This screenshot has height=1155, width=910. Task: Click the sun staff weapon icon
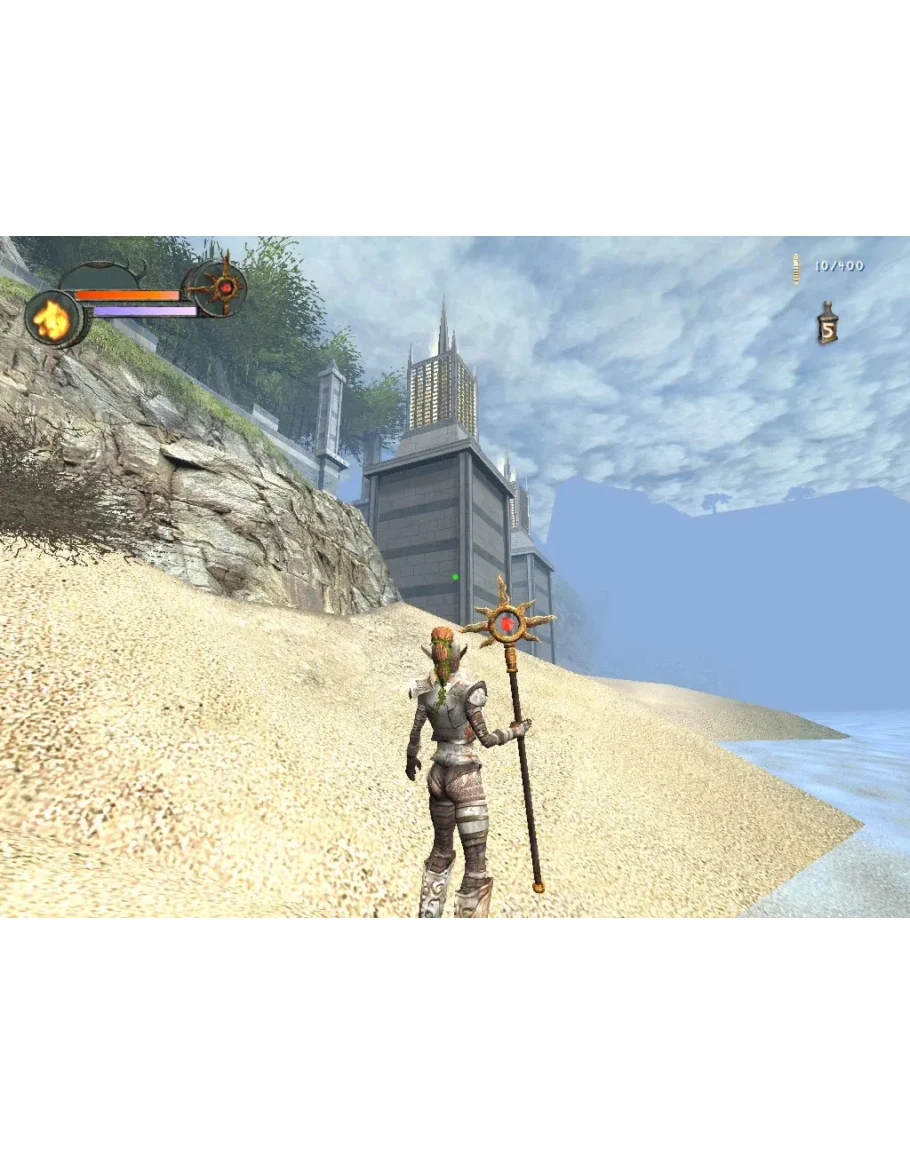[x=225, y=287]
